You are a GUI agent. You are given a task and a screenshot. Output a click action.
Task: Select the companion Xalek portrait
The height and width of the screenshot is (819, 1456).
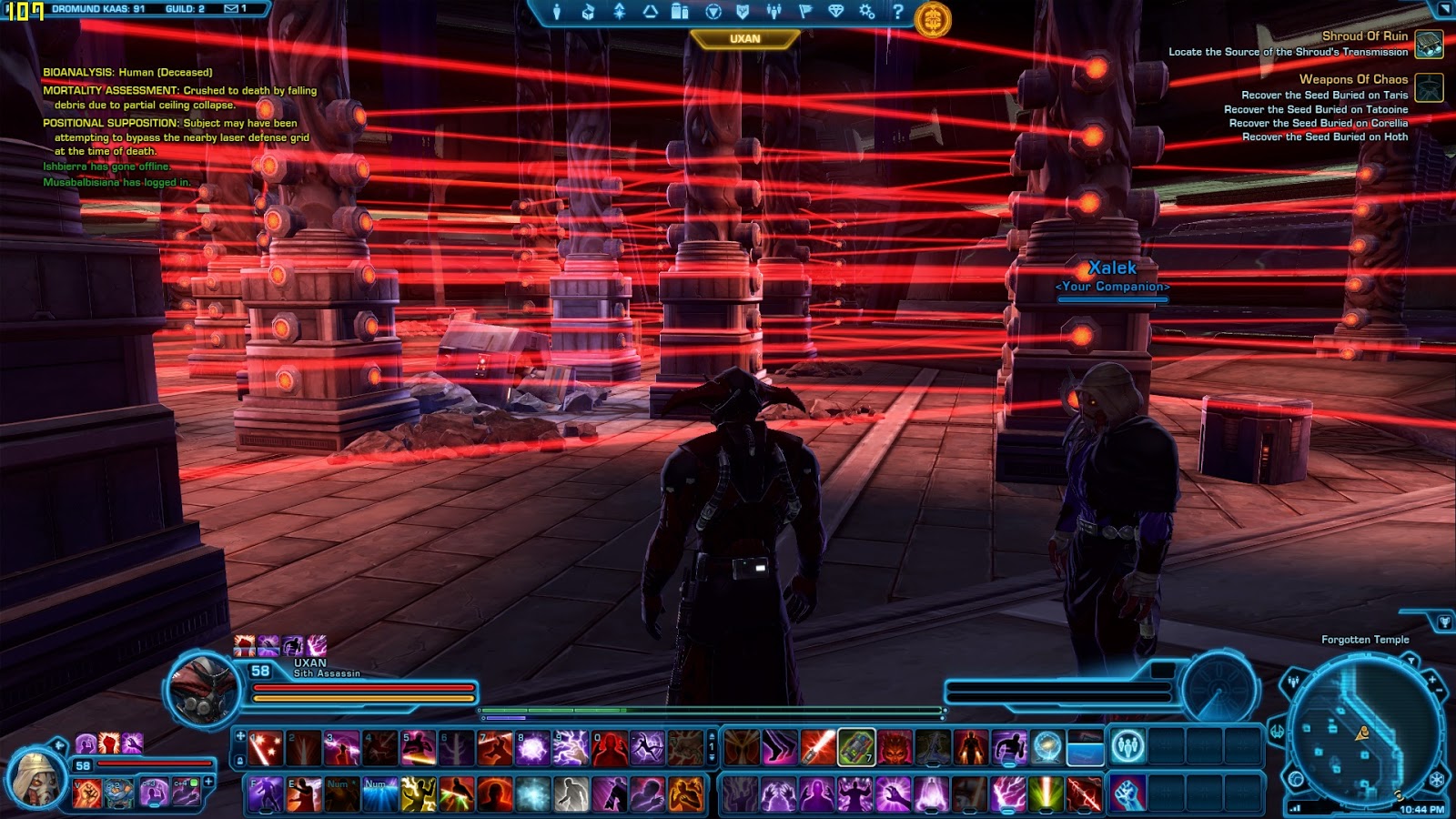36,778
